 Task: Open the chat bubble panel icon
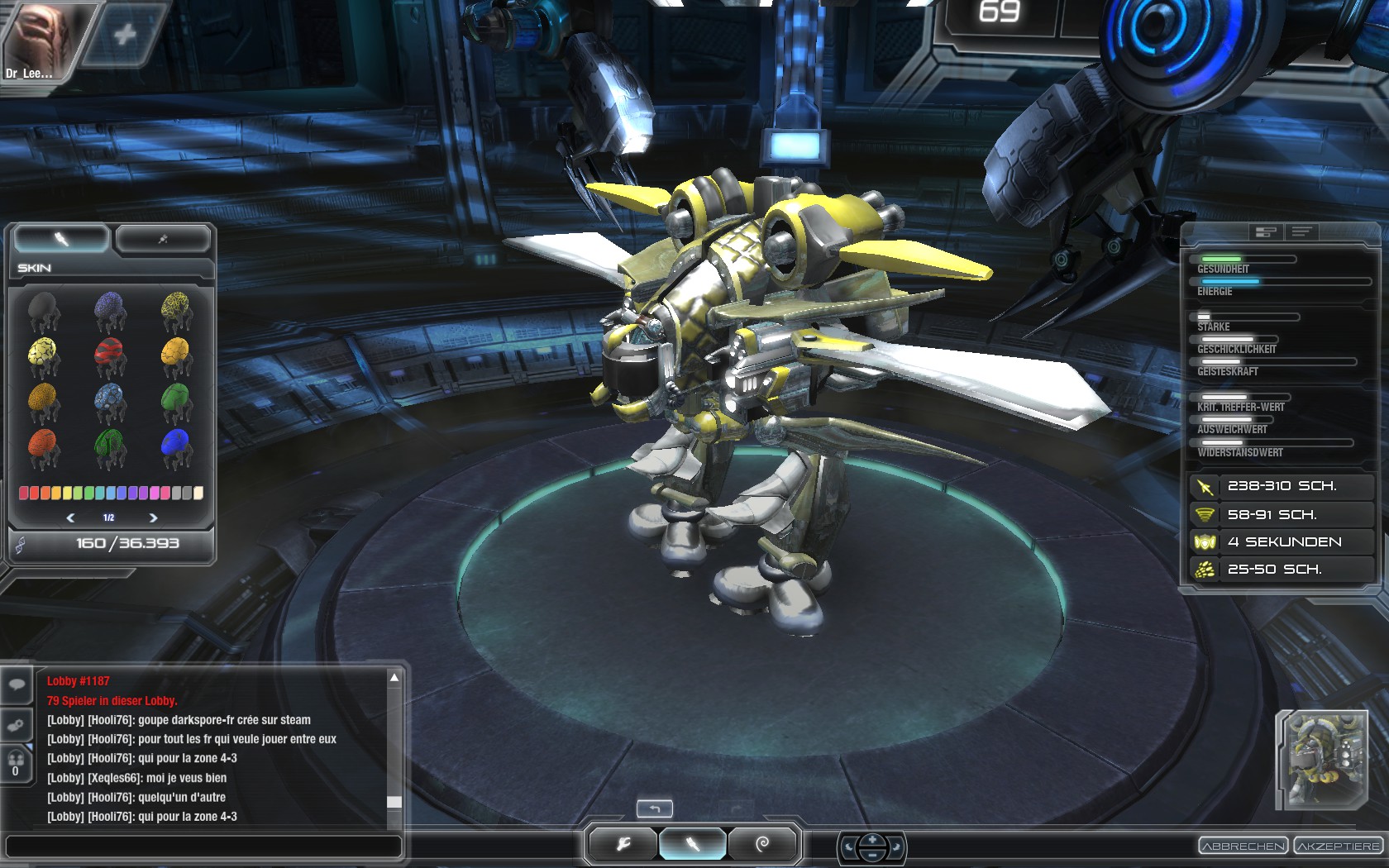[17, 685]
